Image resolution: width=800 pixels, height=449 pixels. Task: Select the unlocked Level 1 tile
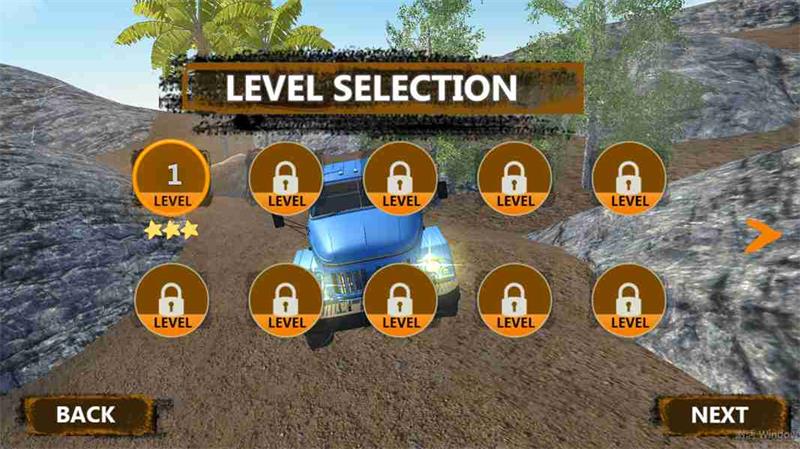pos(172,179)
